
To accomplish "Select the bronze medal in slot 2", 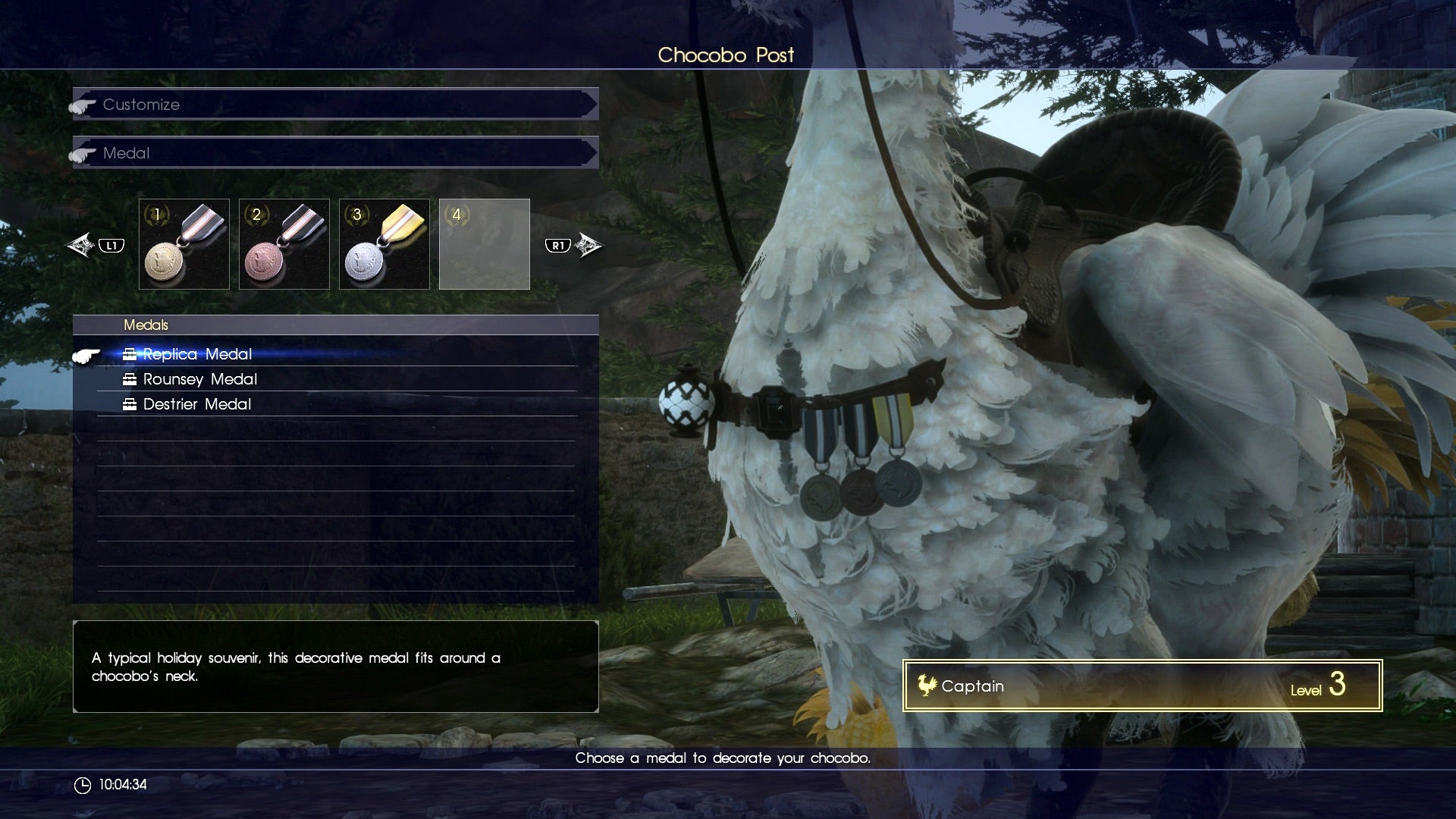I will pyautogui.click(x=284, y=243).
